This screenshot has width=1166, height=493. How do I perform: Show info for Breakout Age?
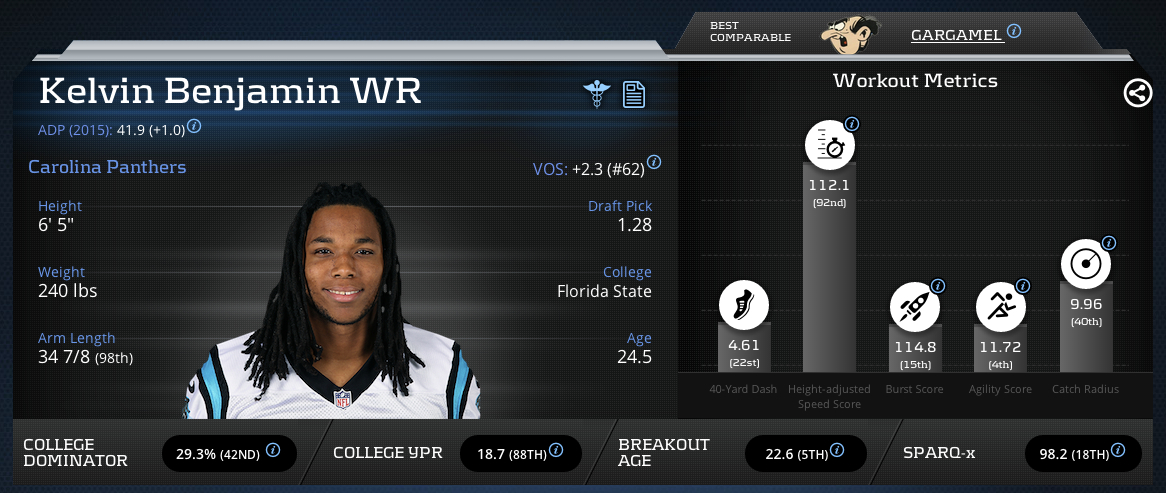(838, 451)
